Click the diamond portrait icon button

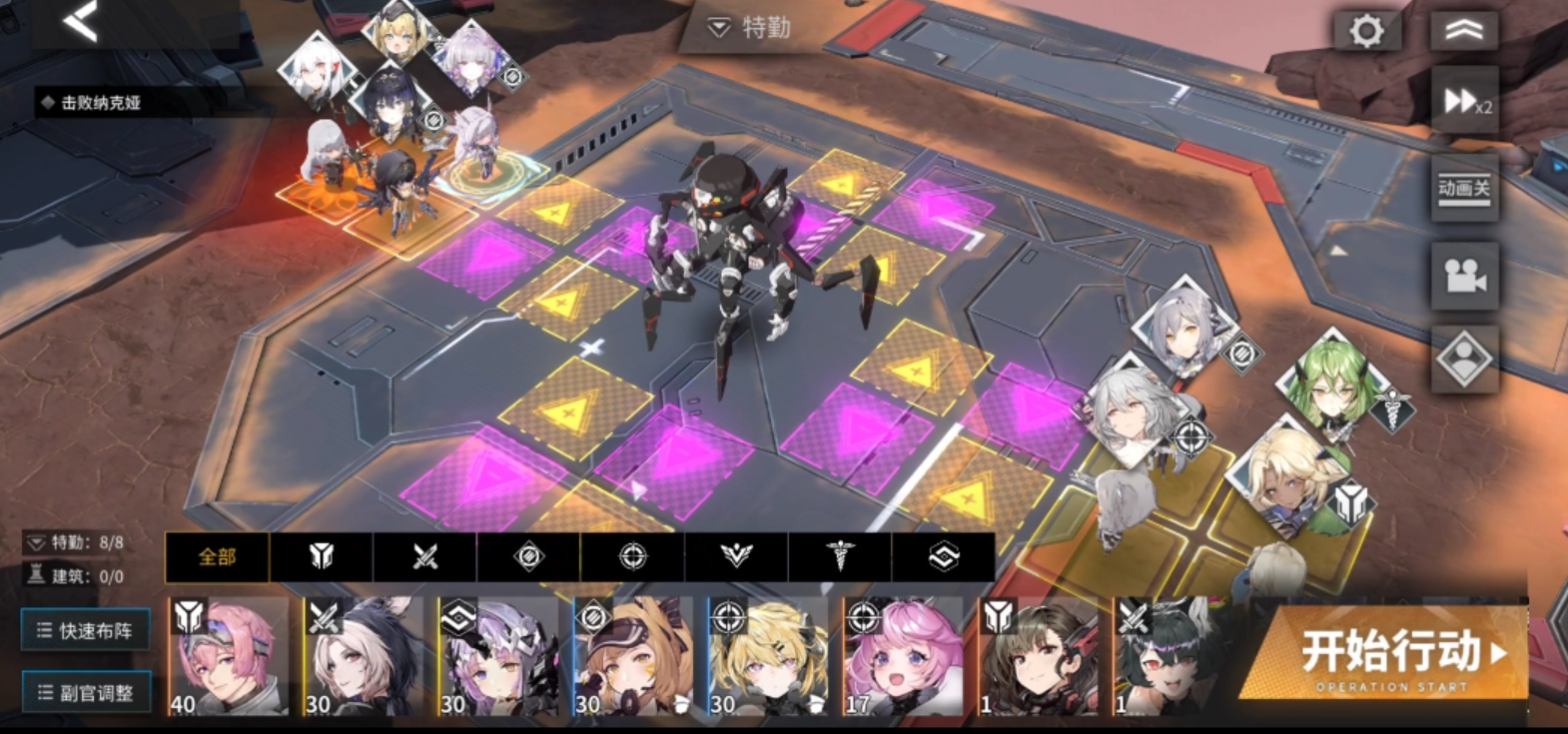(1464, 360)
